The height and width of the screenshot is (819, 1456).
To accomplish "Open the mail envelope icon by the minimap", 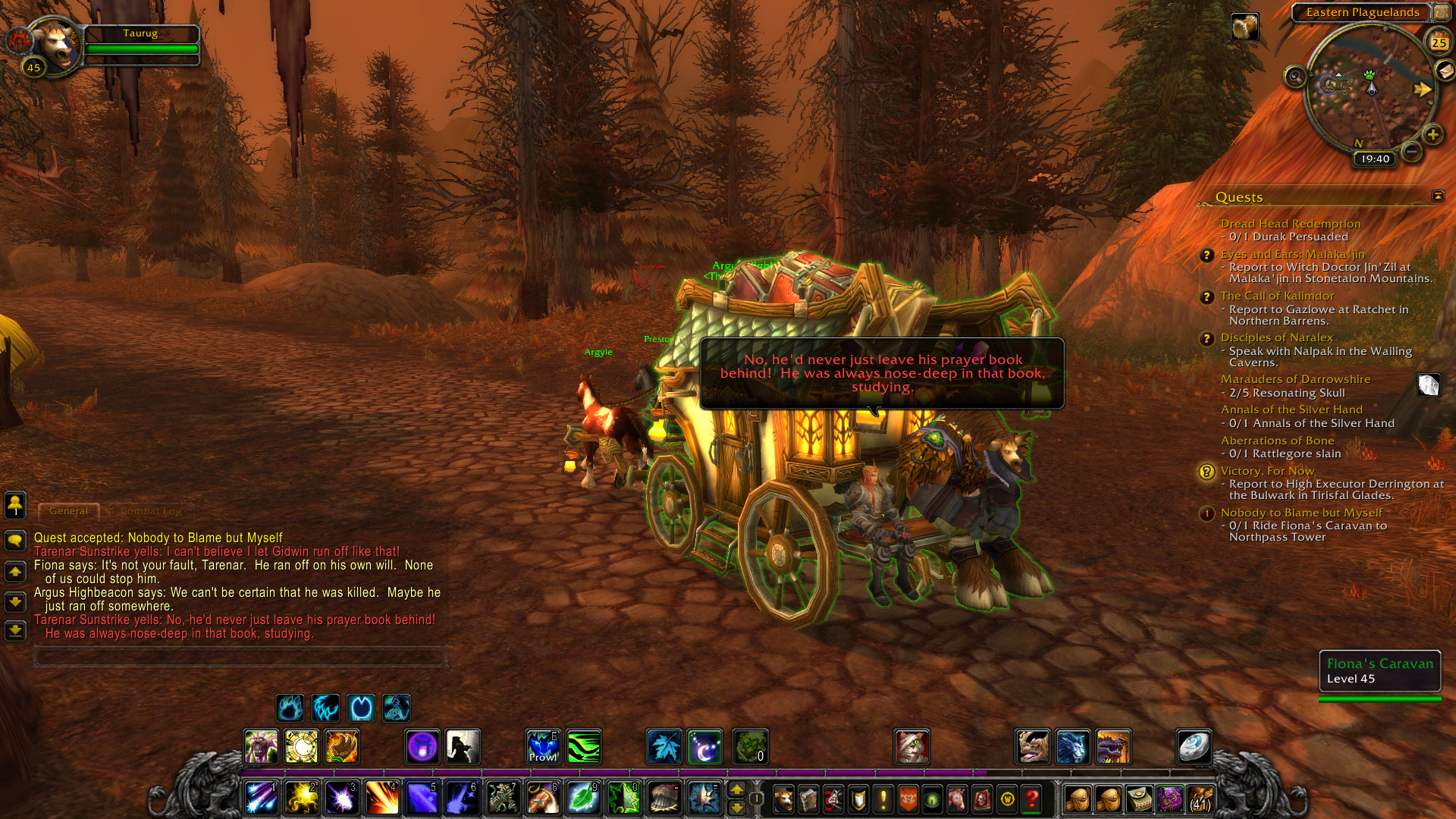I will tap(1445, 71).
